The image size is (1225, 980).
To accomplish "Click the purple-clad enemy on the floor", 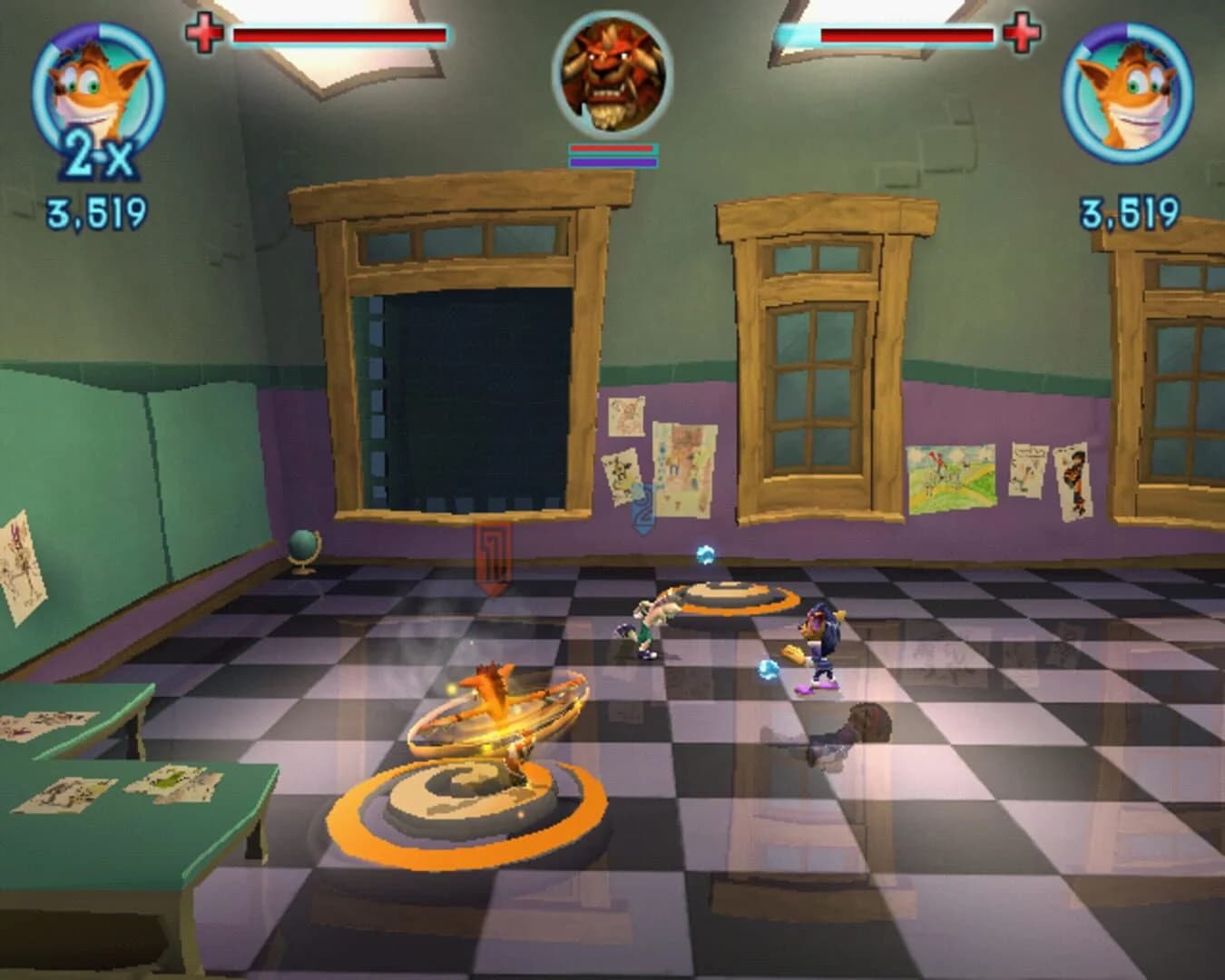I will 817,640.
